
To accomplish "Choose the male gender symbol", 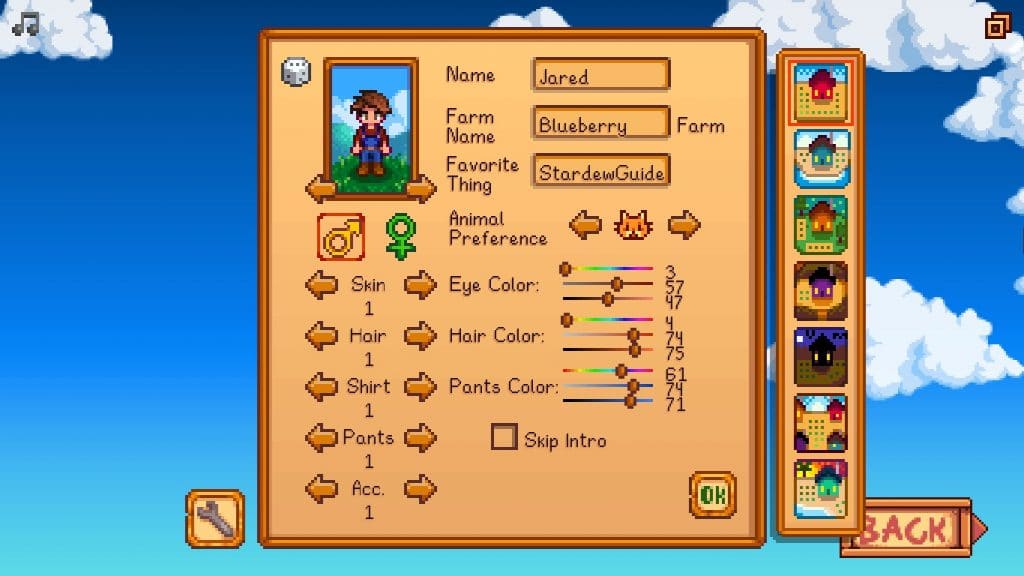I will coord(341,238).
